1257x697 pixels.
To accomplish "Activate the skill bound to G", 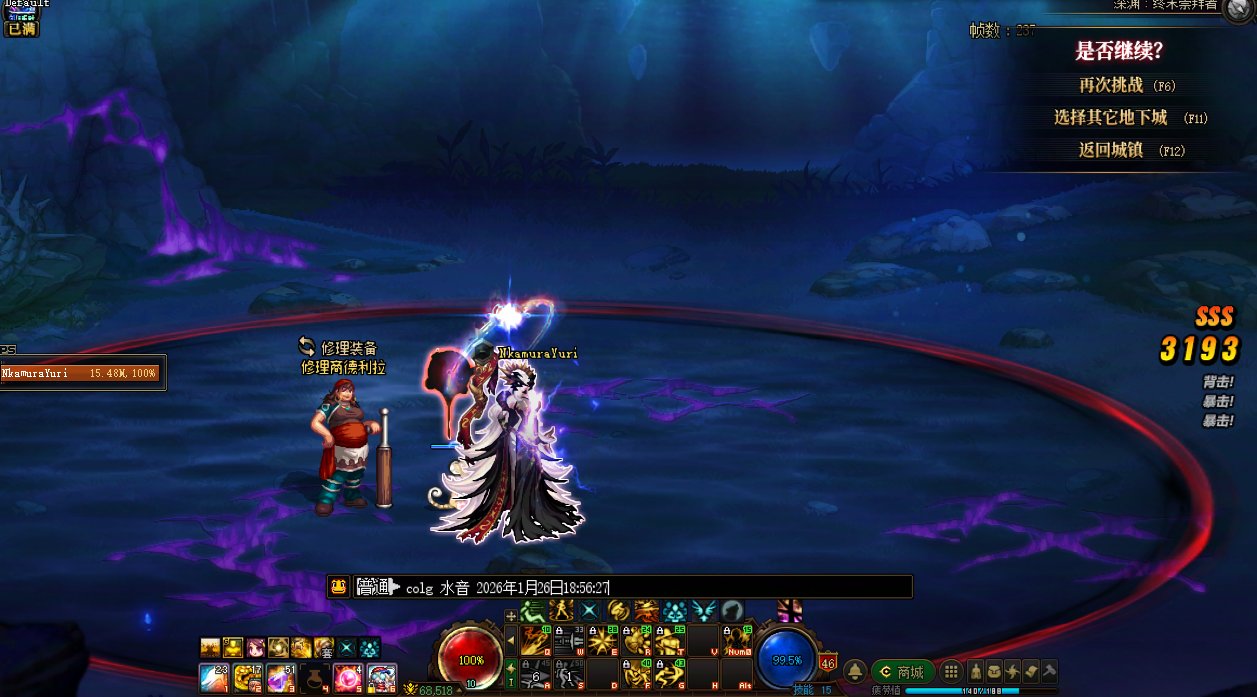I will pyautogui.click(x=668, y=674).
